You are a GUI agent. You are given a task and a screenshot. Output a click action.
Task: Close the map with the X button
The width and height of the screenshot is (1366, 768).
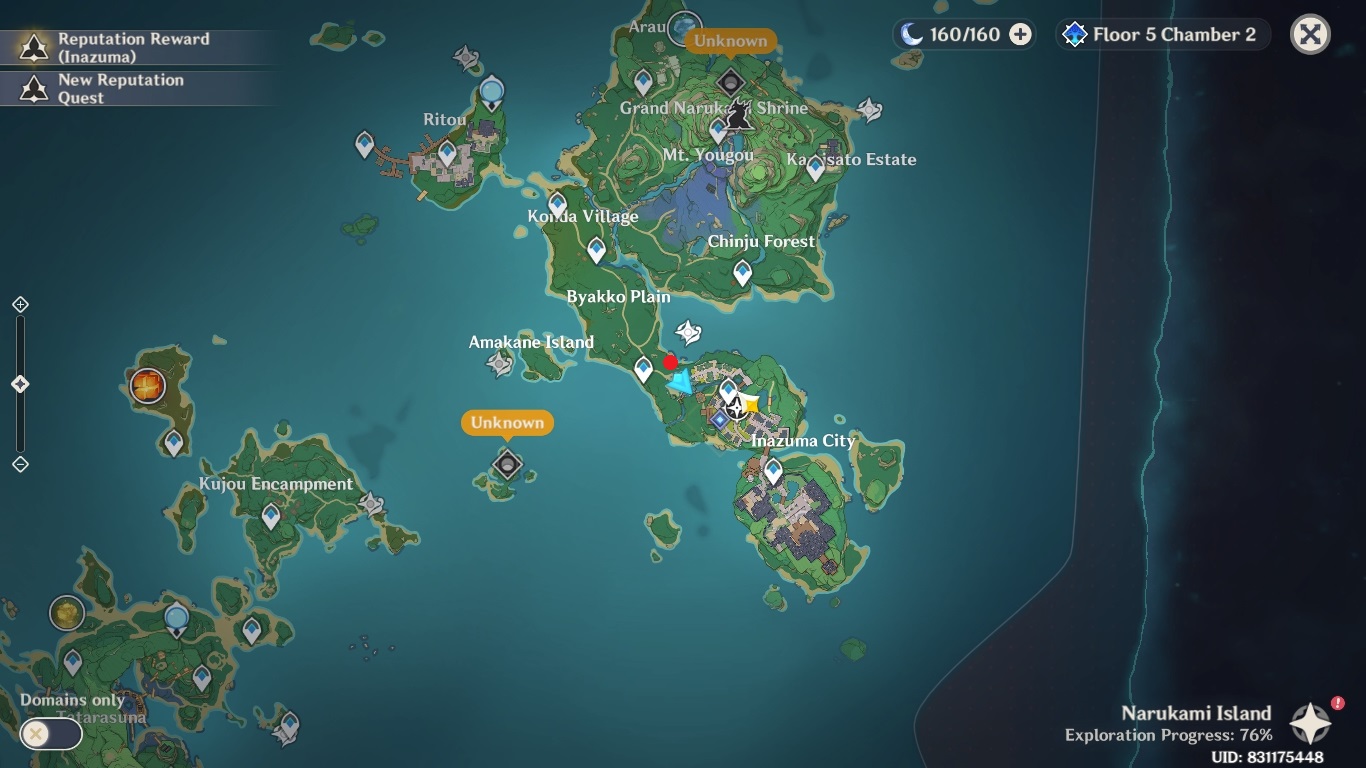pyautogui.click(x=1310, y=35)
